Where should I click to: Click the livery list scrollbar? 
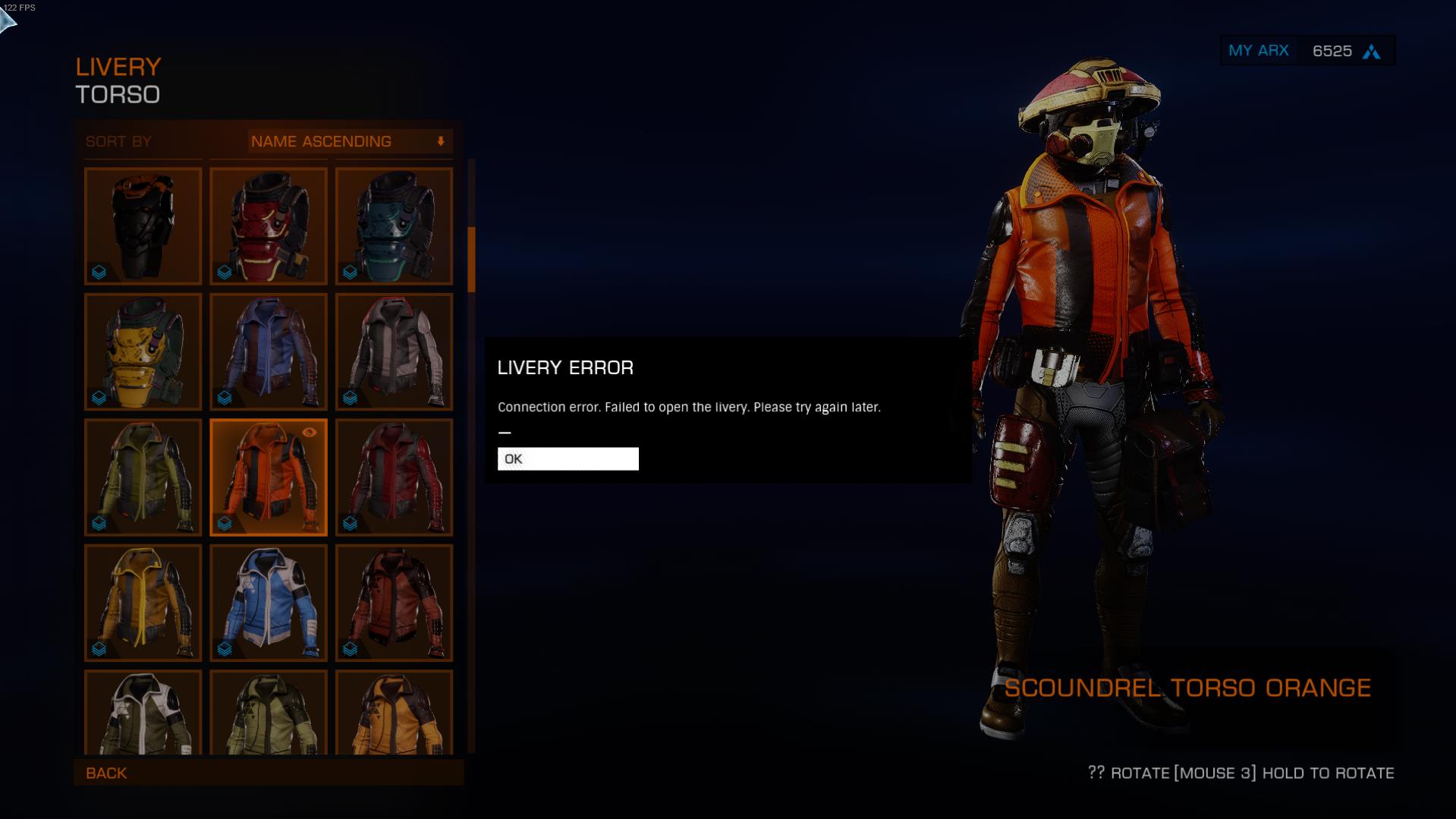(471, 260)
